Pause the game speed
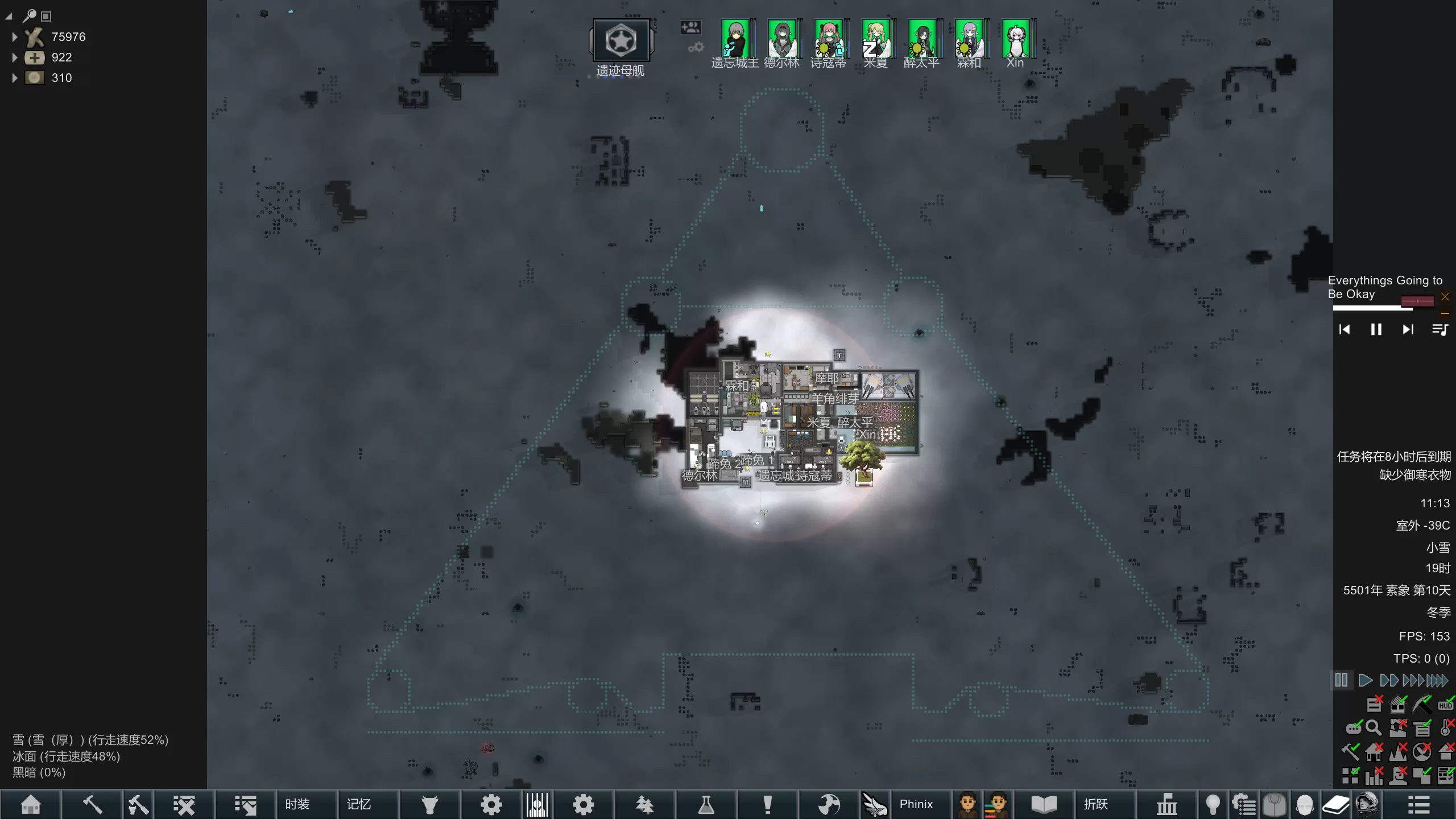1456x819 pixels. tap(1341, 680)
